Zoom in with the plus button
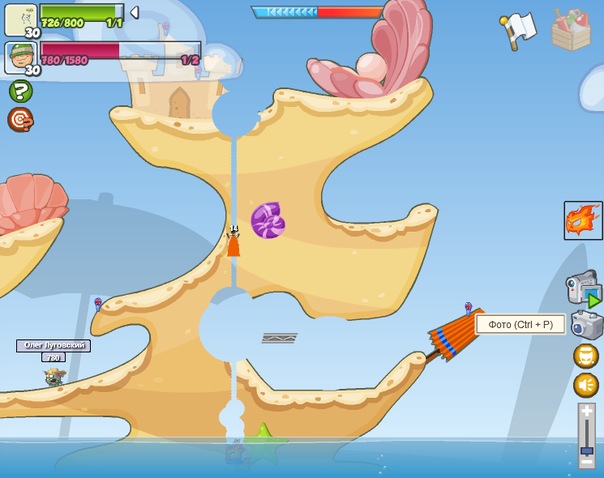Screen dimensions: 604x478 tap(587, 412)
